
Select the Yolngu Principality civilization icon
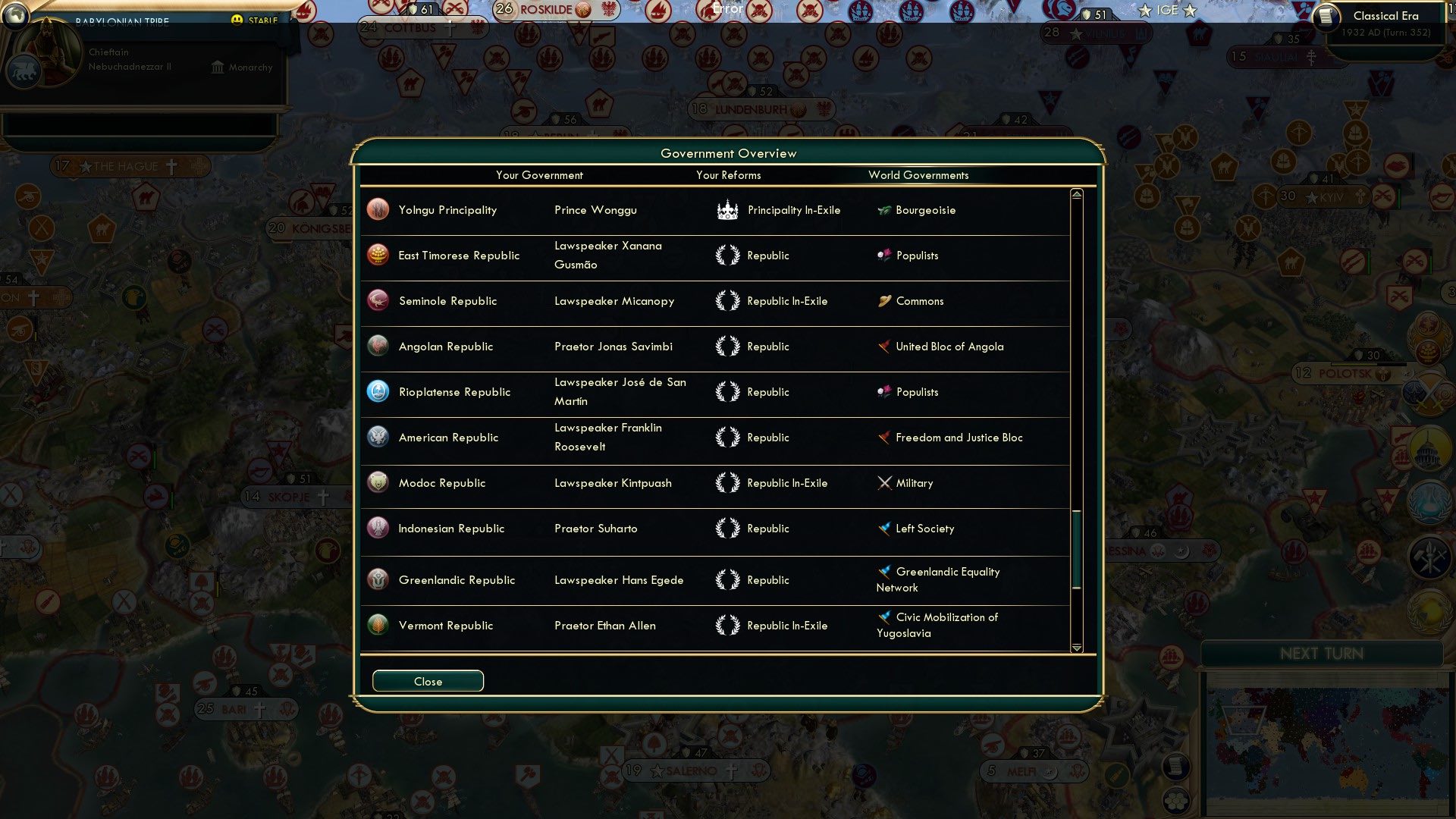click(x=377, y=210)
